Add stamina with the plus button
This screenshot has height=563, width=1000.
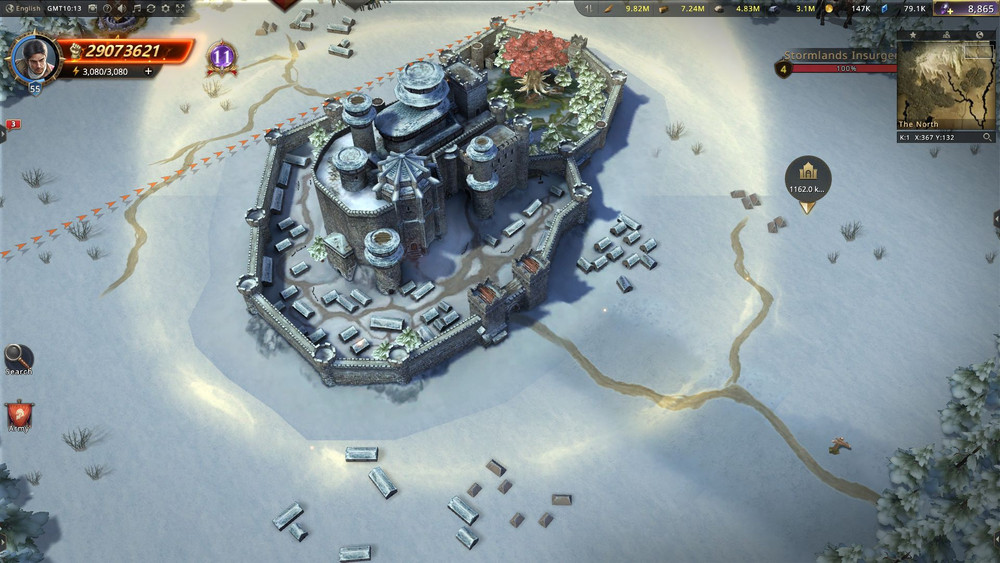click(x=149, y=71)
